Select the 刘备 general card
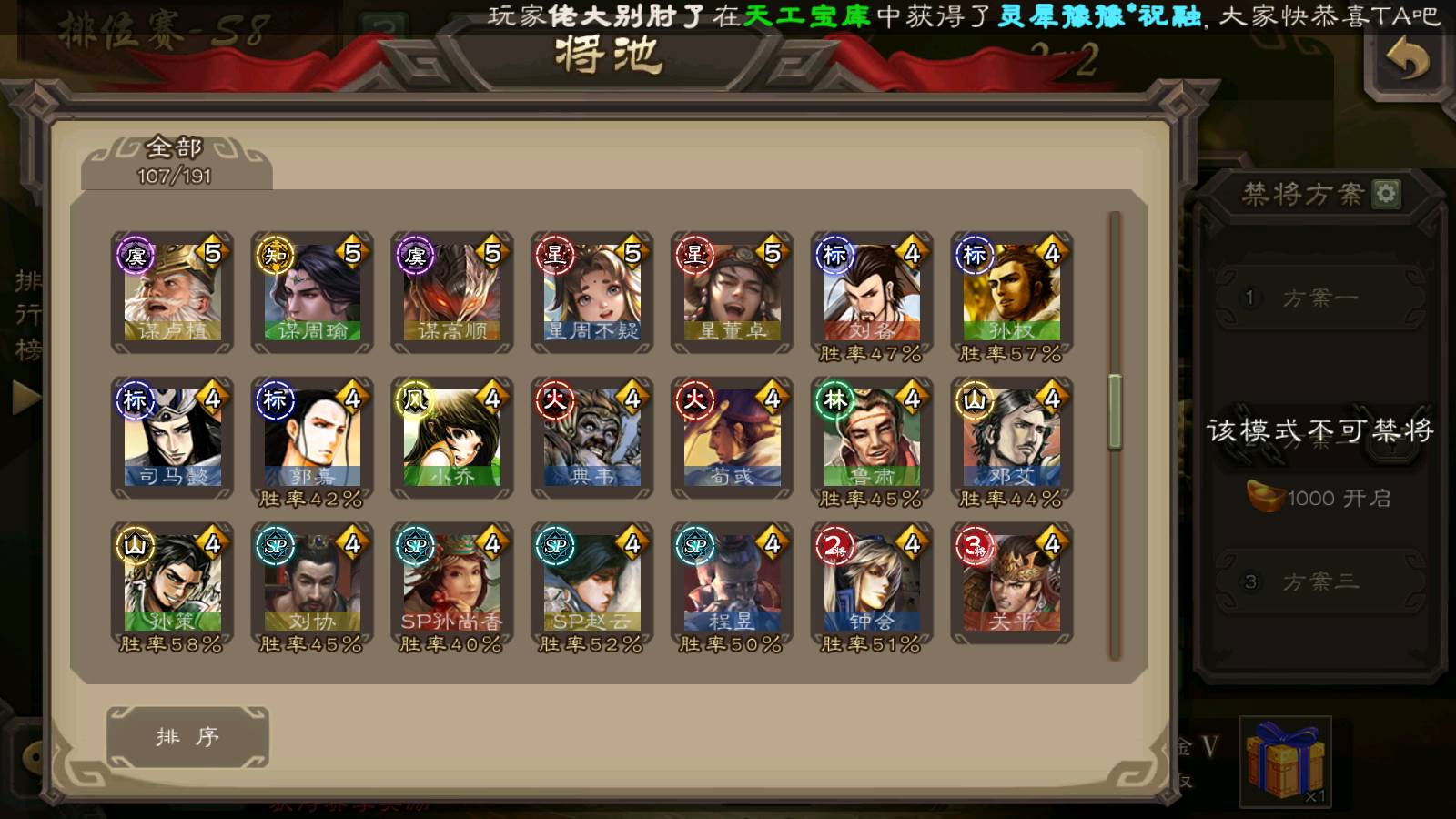Viewport: 1456px width, 819px height. (872, 293)
